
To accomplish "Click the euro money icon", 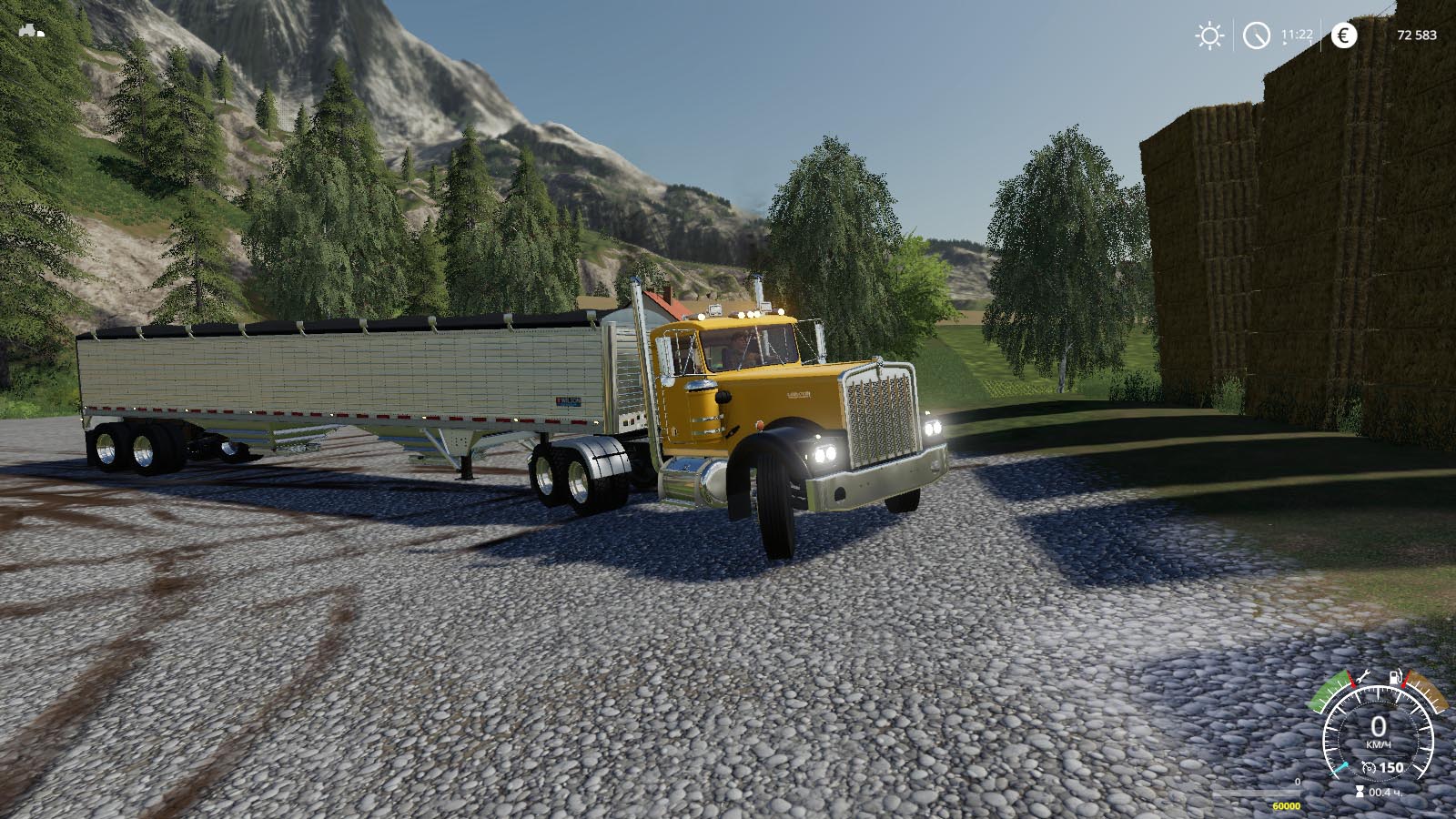I will [1343, 35].
